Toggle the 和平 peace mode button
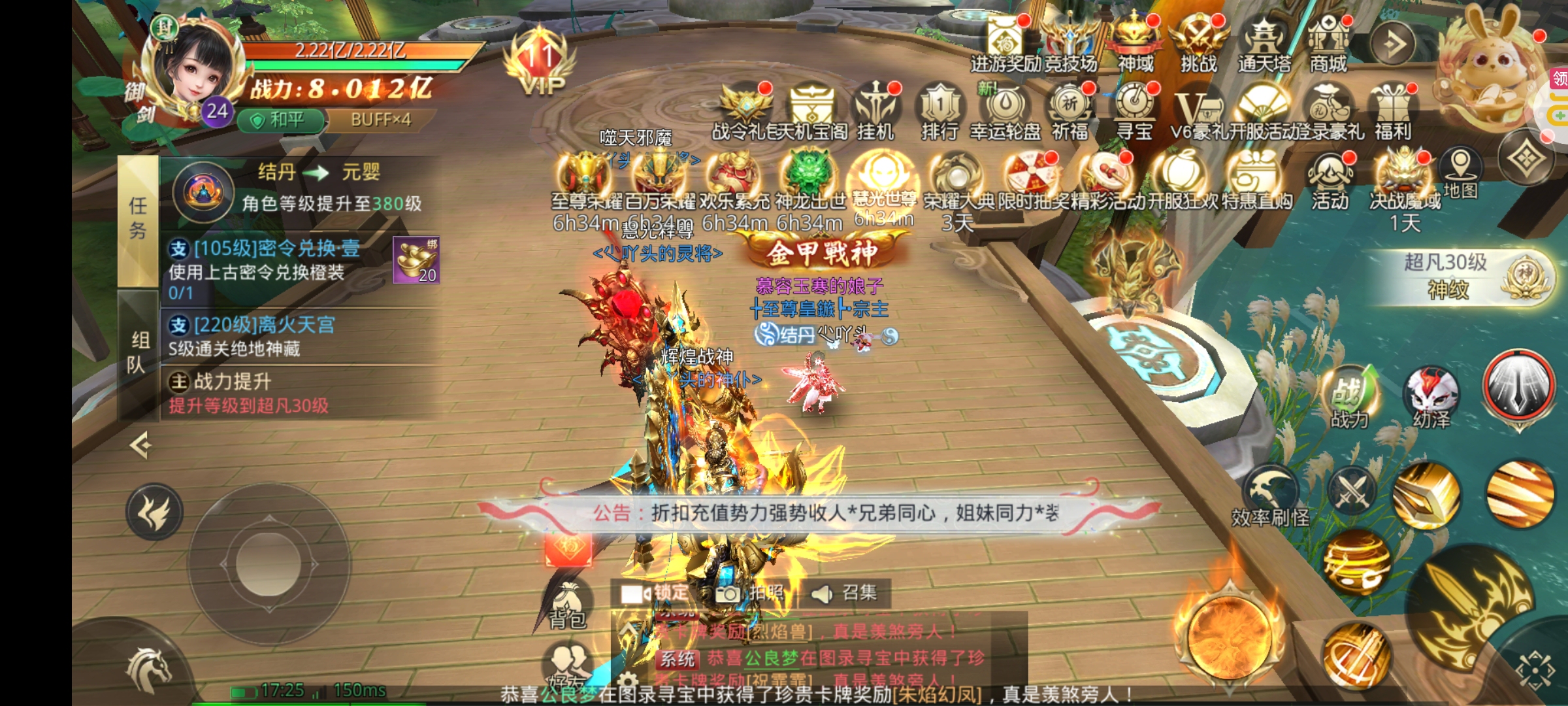This screenshot has width=1568, height=706. [x=280, y=120]
